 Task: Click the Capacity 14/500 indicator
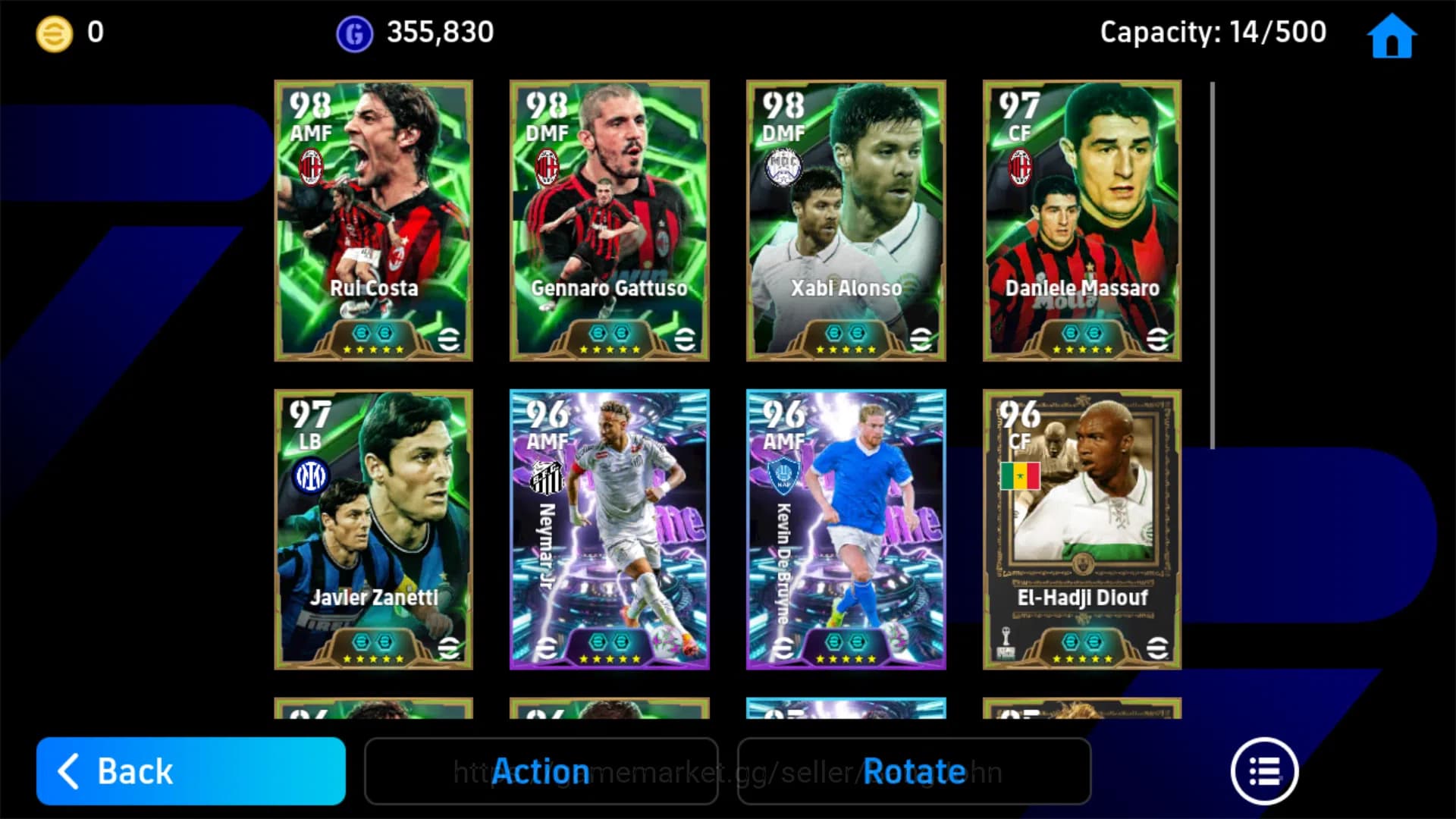coord(1213,32)
